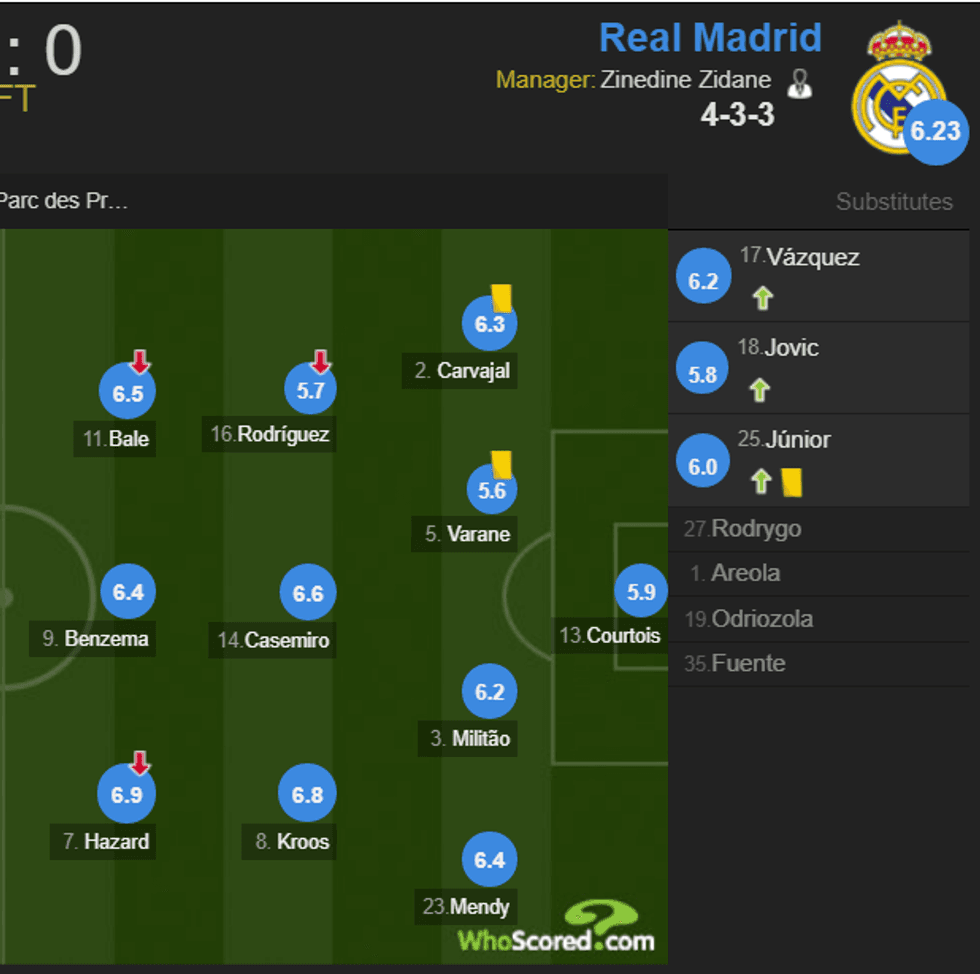Open substitute Júnior's row
Image resolution: width=980 pixels, height=974 pixels.
point(818,459)
